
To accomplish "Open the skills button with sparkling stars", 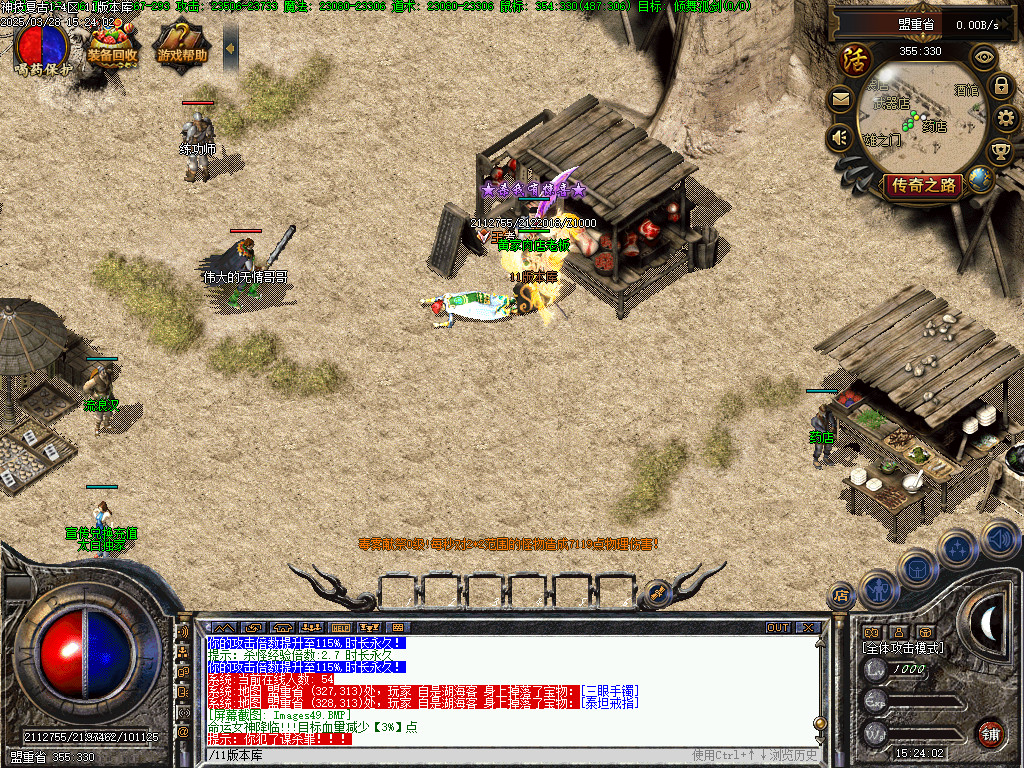I will tap(957, 548).
